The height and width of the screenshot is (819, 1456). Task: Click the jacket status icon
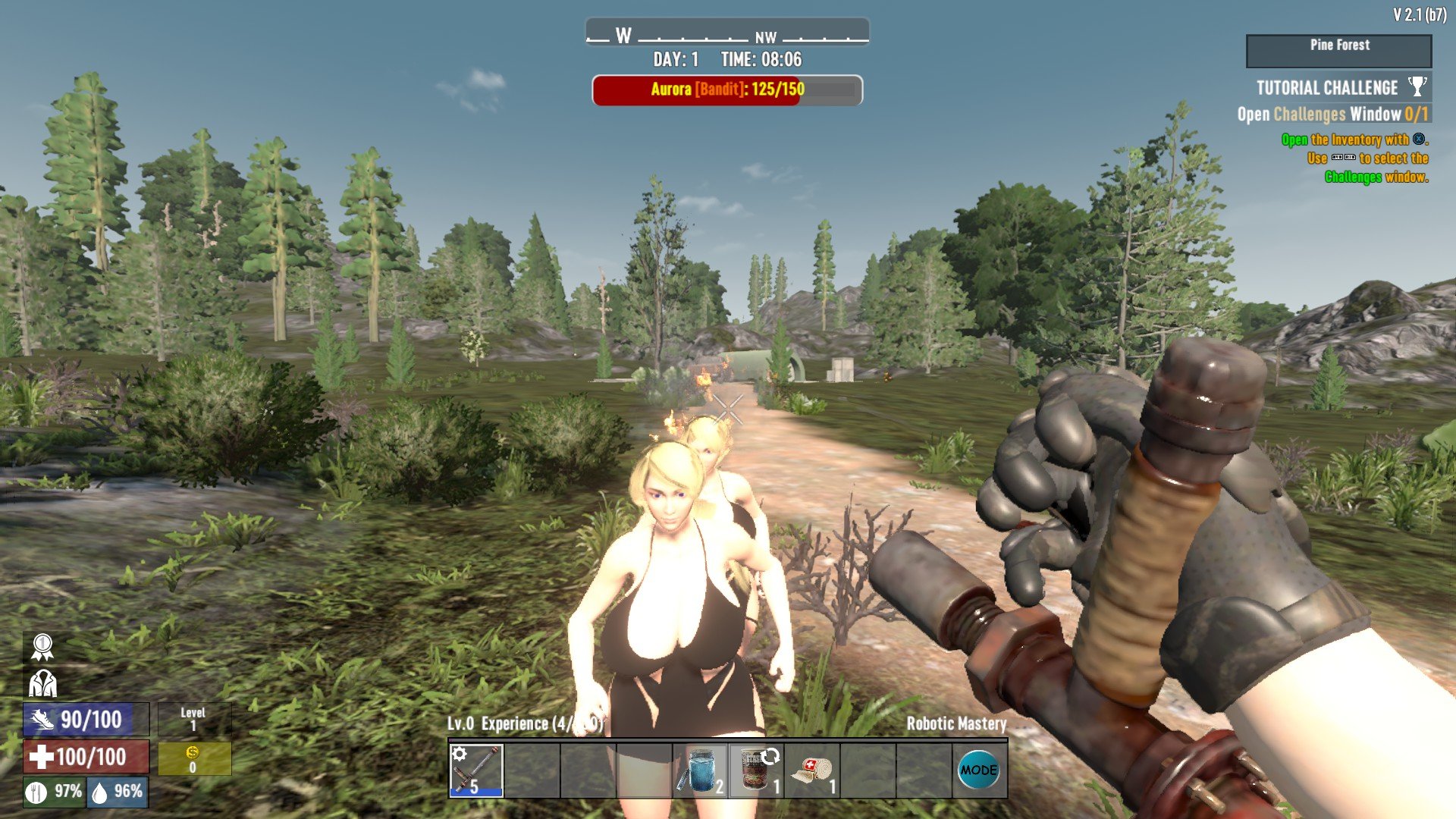(42, 683)
